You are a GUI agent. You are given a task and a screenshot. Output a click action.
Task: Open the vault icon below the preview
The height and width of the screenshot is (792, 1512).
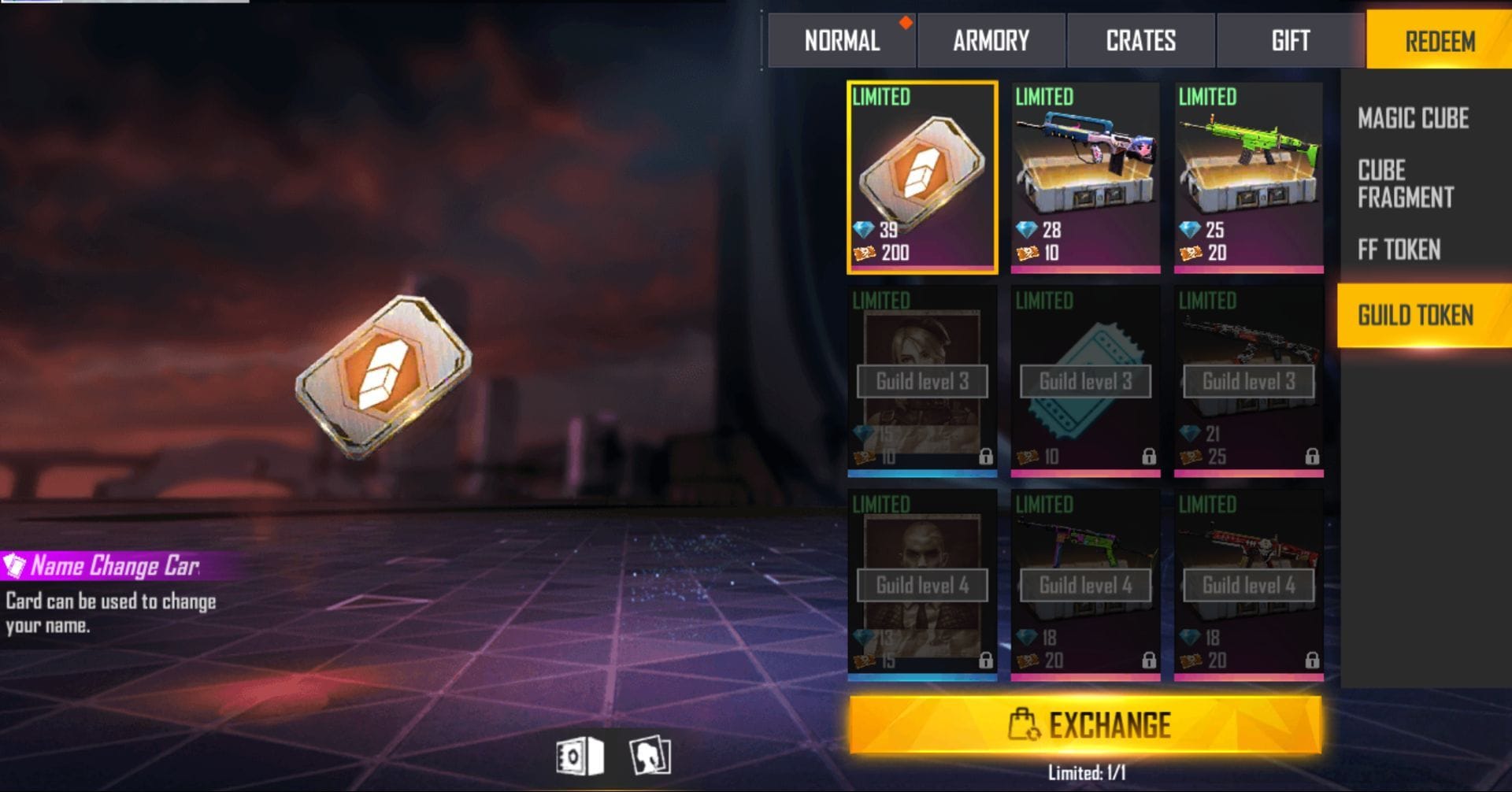point(579,757)
